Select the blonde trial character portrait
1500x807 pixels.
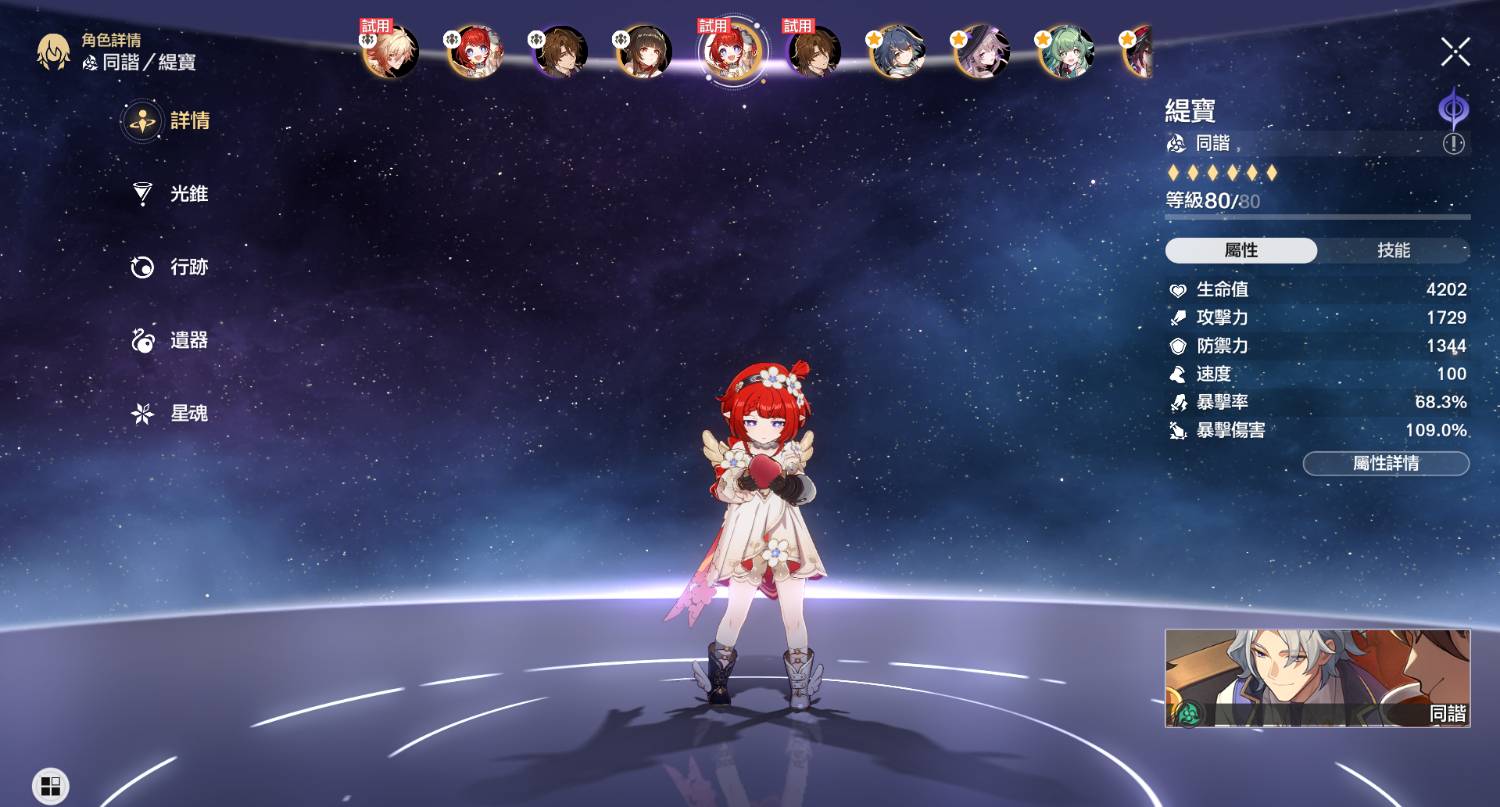click(390, 51)
